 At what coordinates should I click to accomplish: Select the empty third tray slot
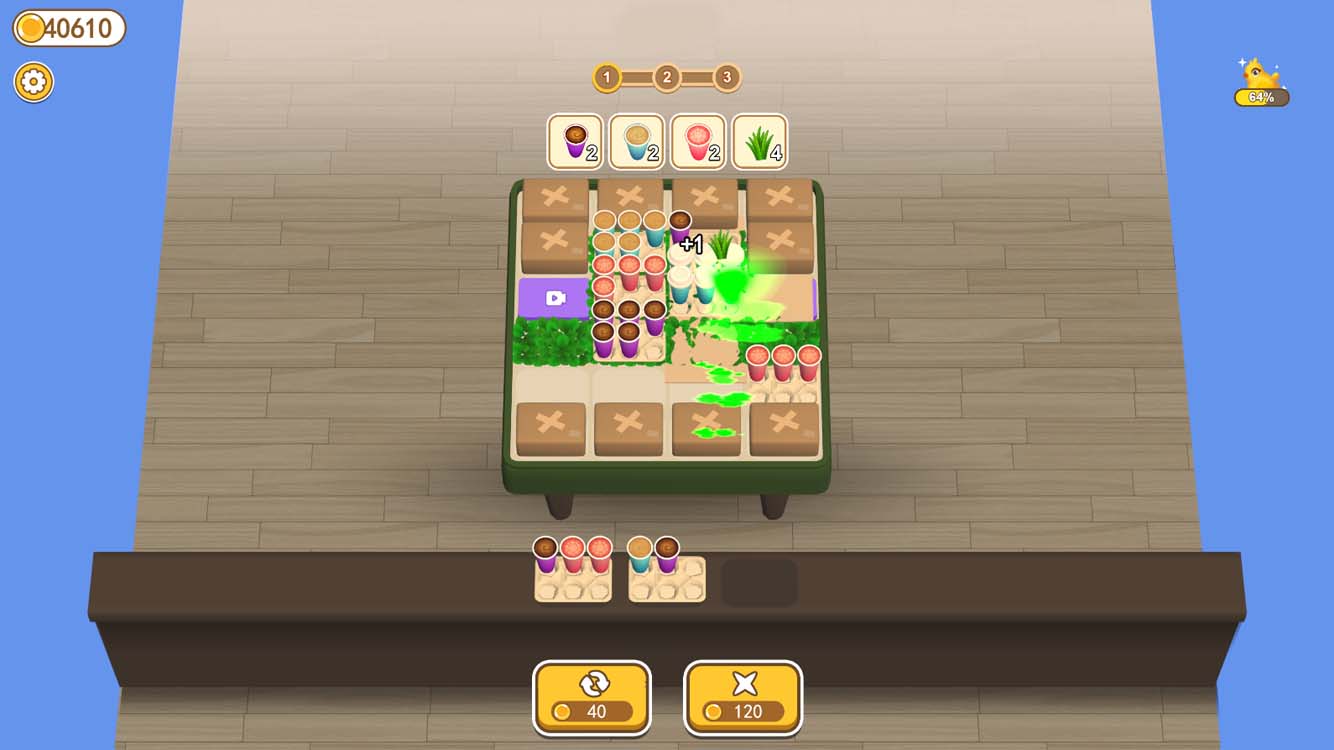click(757, 580)
